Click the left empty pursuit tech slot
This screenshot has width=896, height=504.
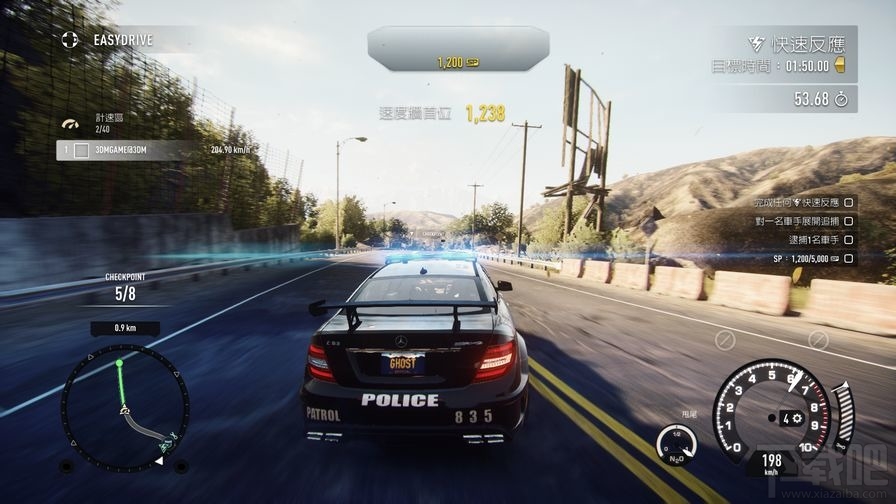[x=726, y=340]
